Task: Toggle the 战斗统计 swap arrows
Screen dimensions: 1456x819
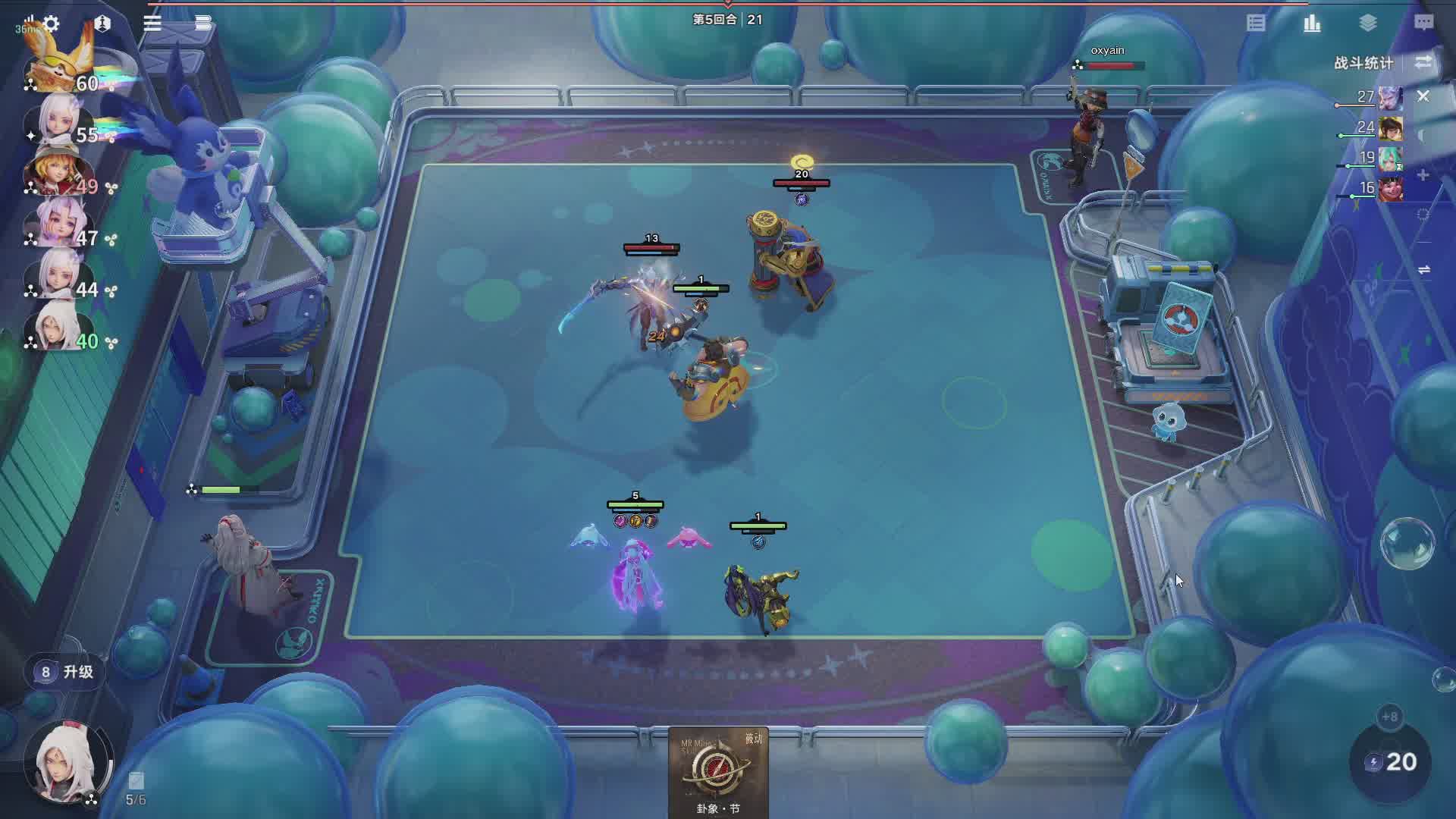Action: click(x=1423, y=62)
